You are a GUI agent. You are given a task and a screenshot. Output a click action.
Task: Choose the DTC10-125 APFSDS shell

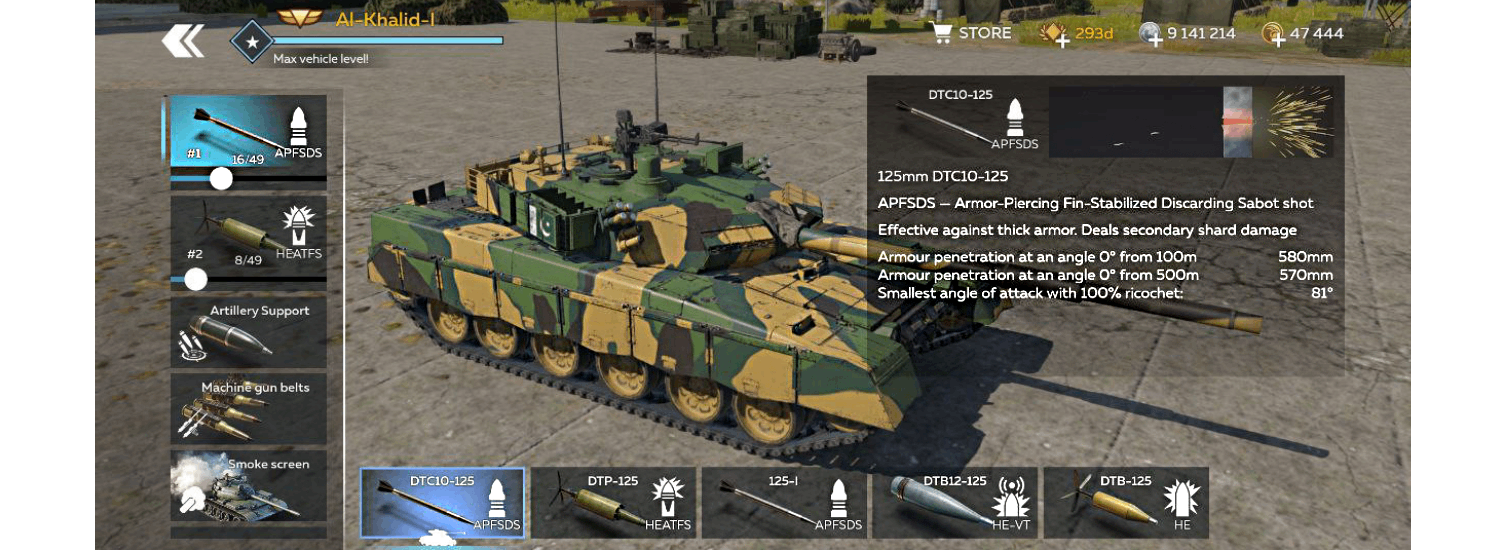(442, 503)
